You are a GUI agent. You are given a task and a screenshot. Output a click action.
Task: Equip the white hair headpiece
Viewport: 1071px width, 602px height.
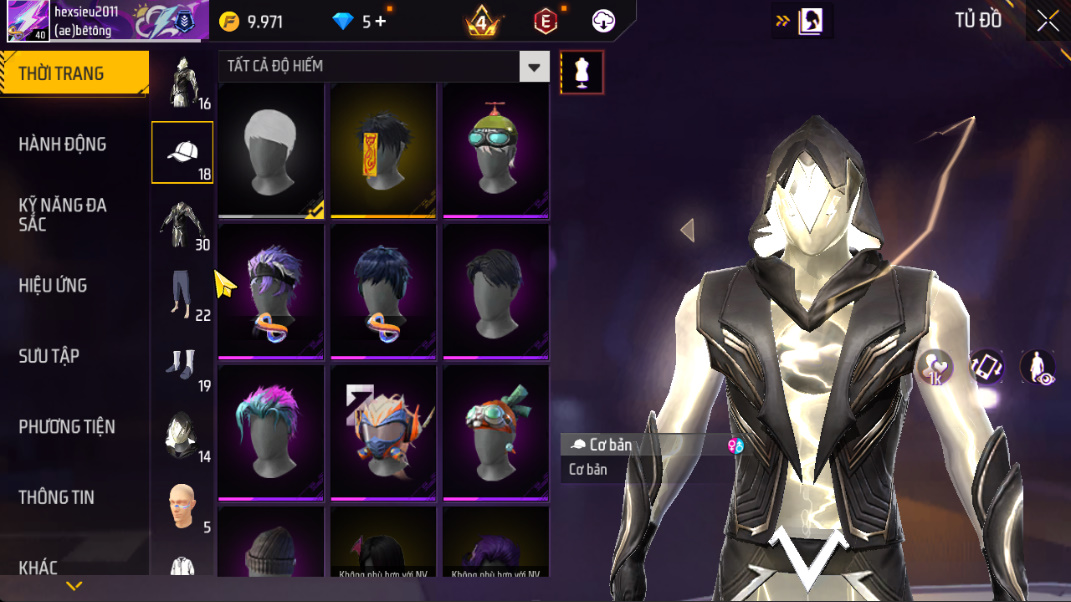pyautogui.click(x=271, y=150)
